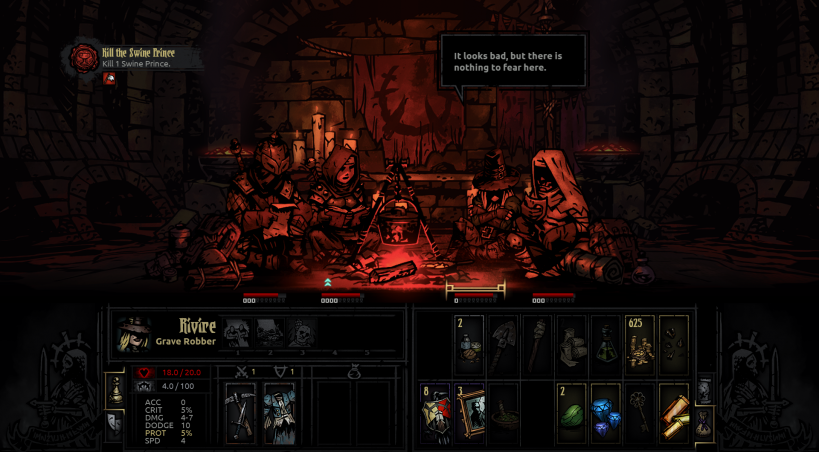Image resolution: width=819 pixels, height=452 pixels.
Task: Select the green jade stack of 2
Action: [x=571, y=412]
